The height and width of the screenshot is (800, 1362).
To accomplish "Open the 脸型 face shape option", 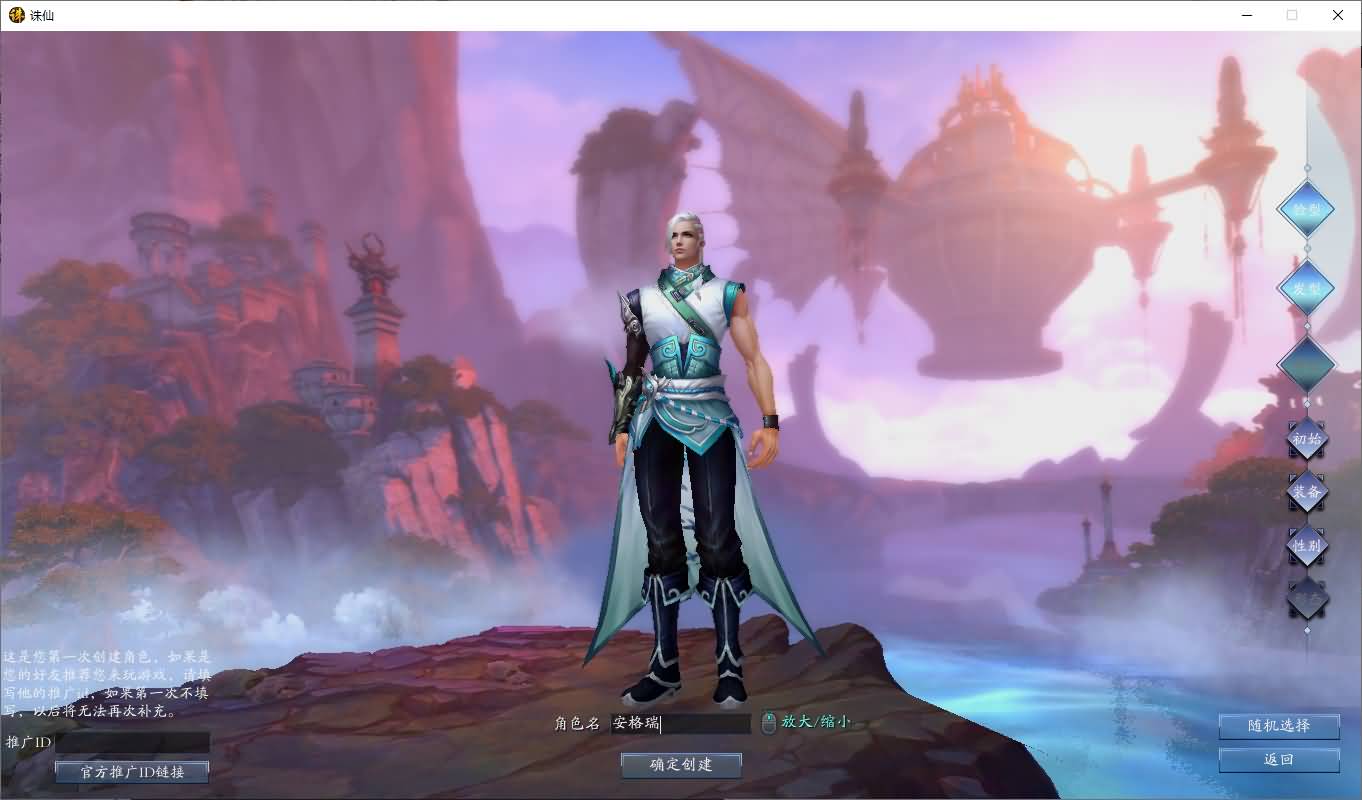I will (1306, 210).
